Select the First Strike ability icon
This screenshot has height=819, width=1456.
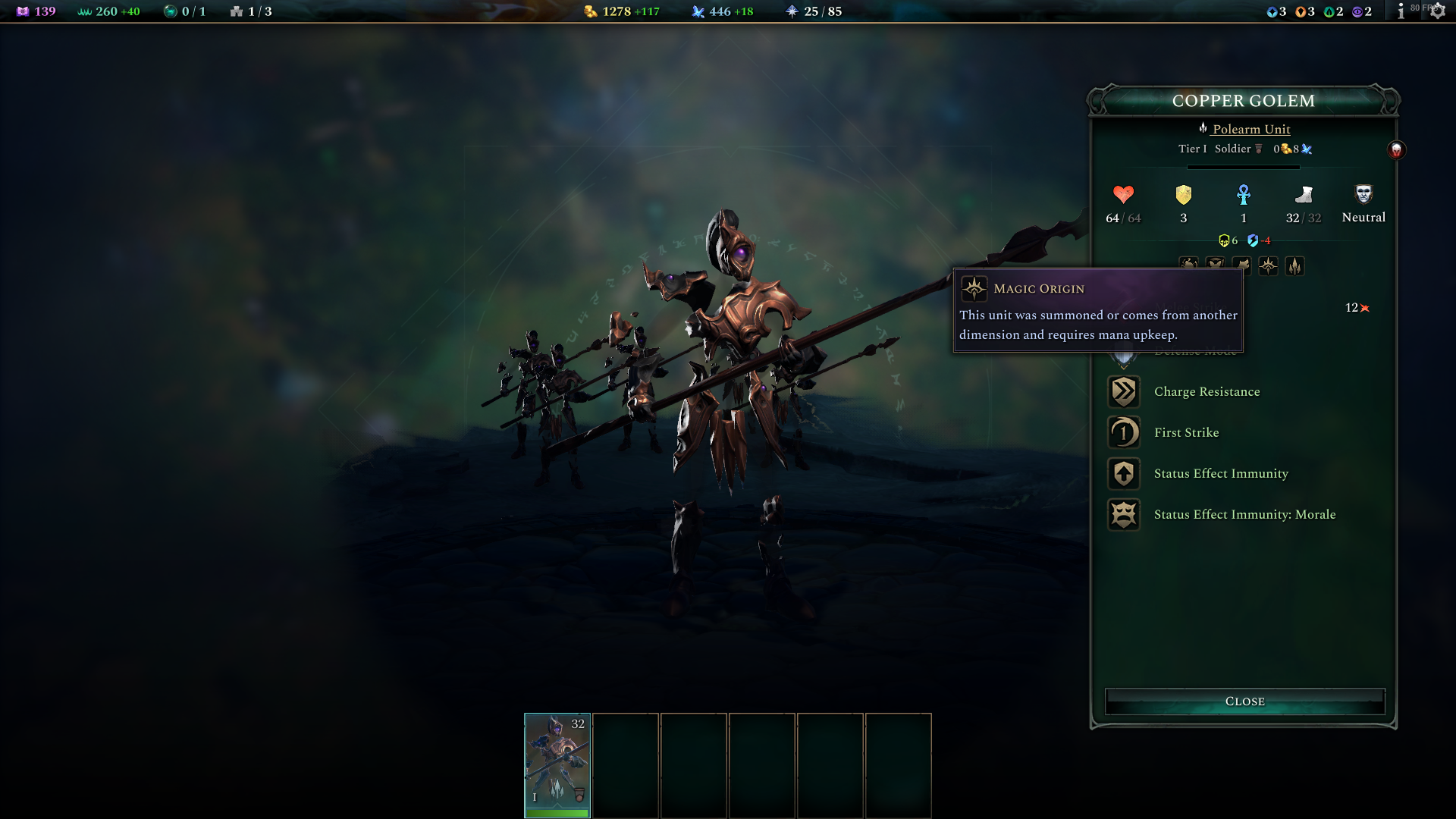1124,432
